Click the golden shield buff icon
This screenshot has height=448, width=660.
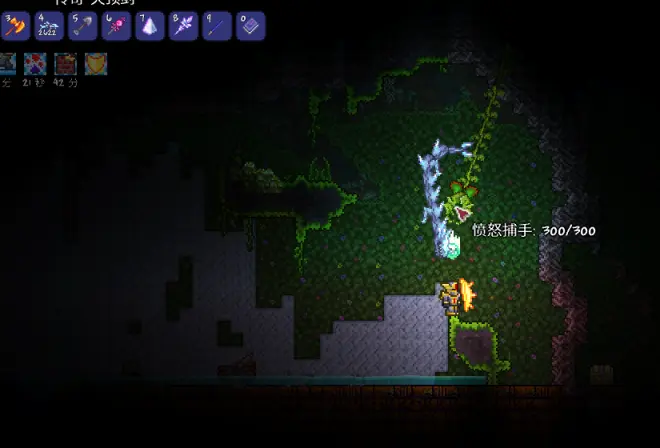(x=96, y=64)
